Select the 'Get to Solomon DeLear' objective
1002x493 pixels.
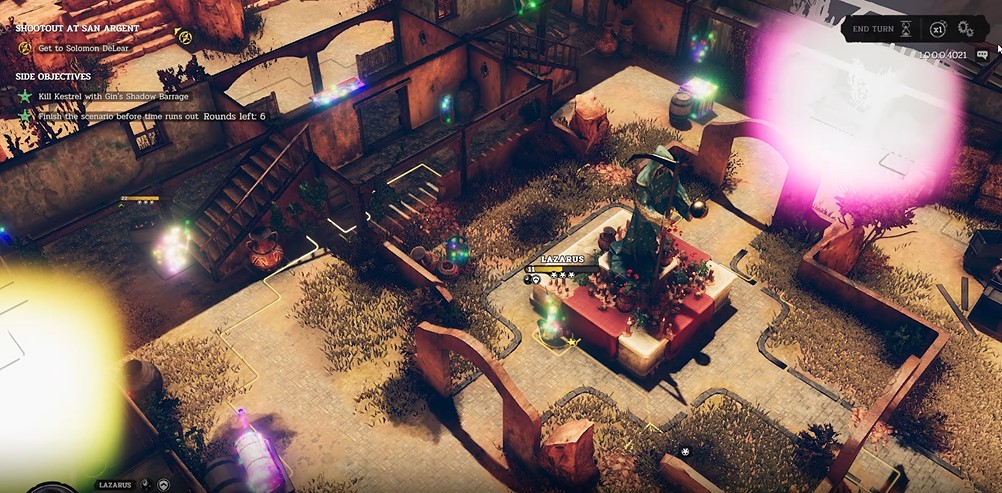tap(83, 48)
